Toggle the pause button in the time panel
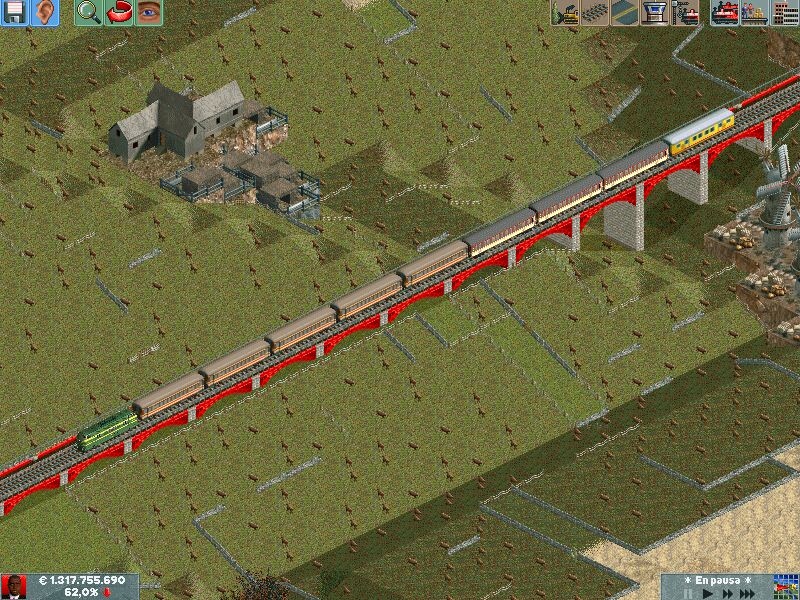The width and height of the screenshot is (800, 600). [x=688, y=593]
